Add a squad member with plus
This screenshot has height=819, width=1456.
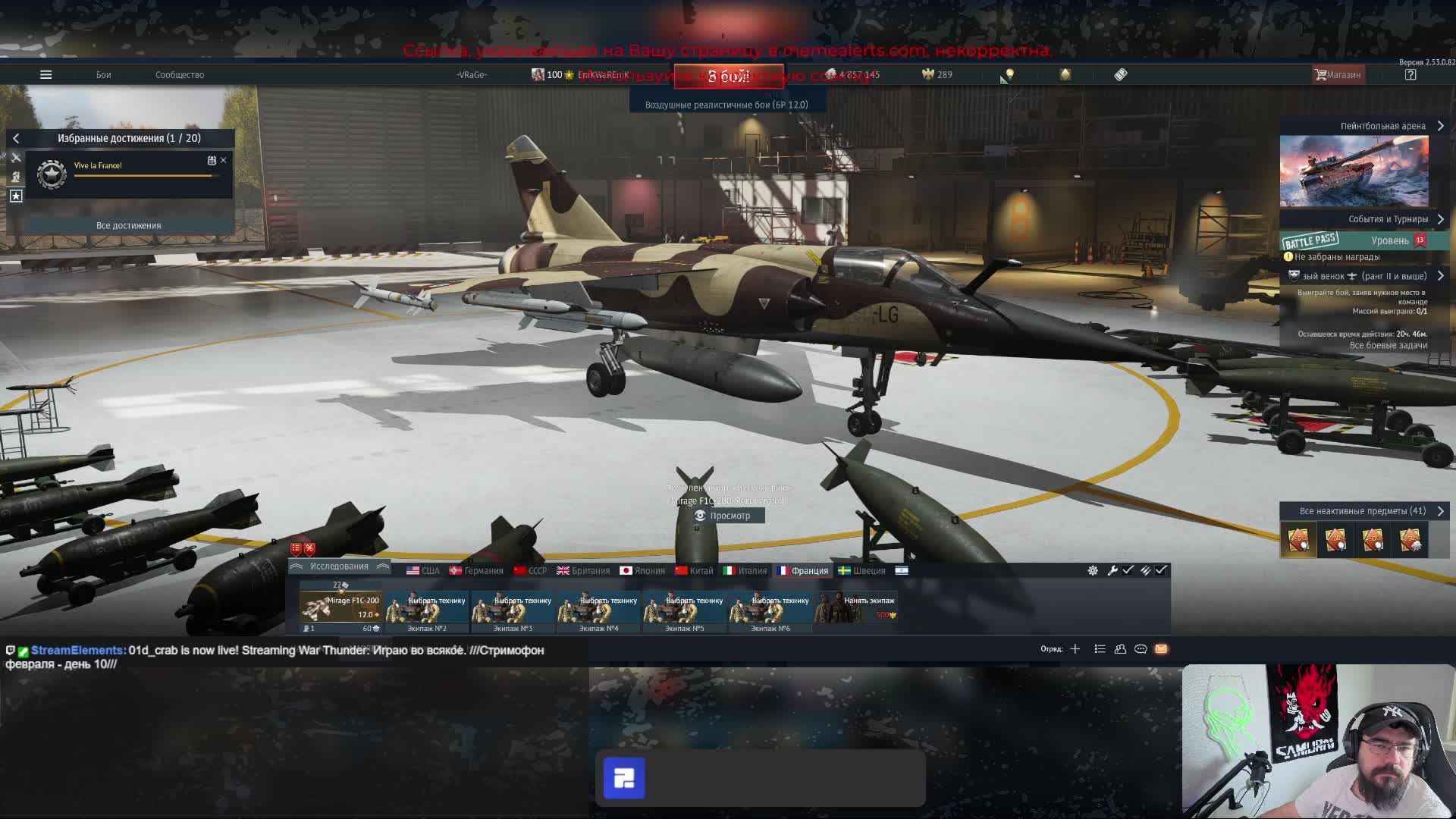point(1075,649)
